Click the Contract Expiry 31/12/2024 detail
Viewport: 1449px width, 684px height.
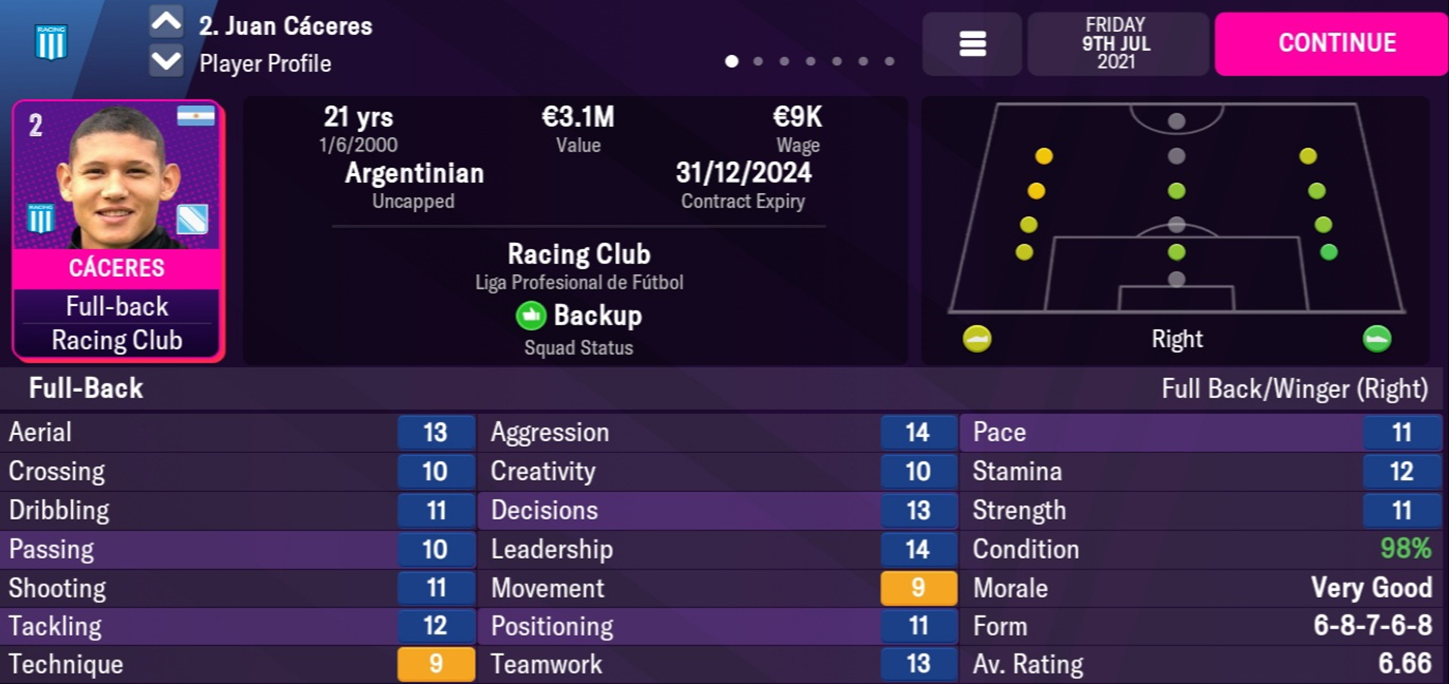742,186
